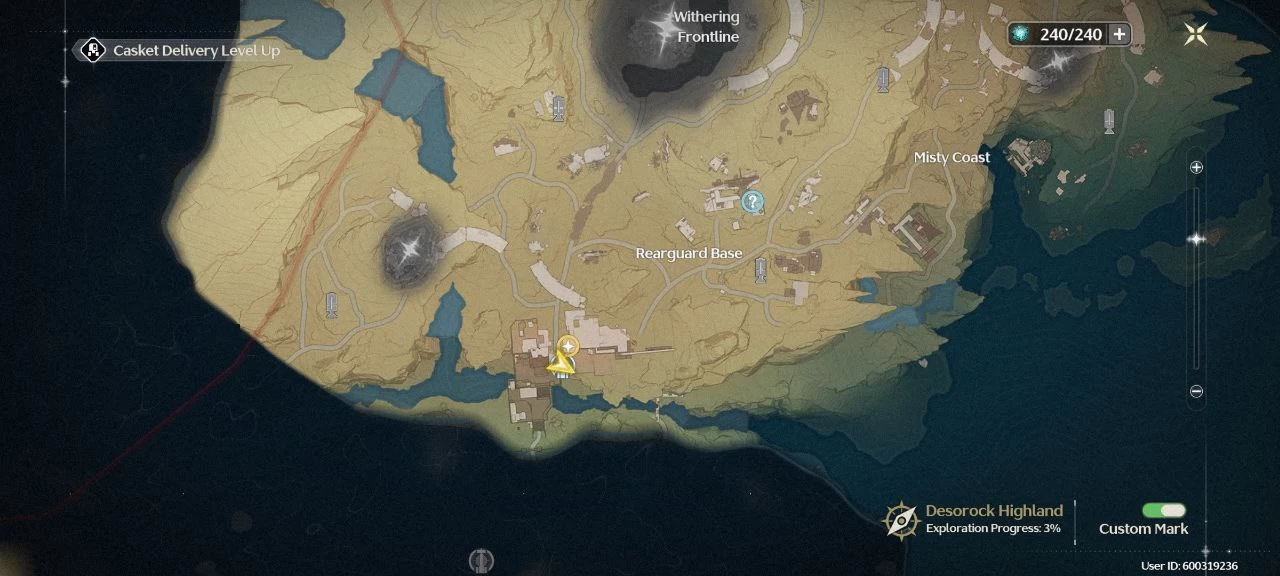Open the Casket Delivery Level Up tracker
The width and height of the screenshot is (1280, 576).
tap(180, 50)
